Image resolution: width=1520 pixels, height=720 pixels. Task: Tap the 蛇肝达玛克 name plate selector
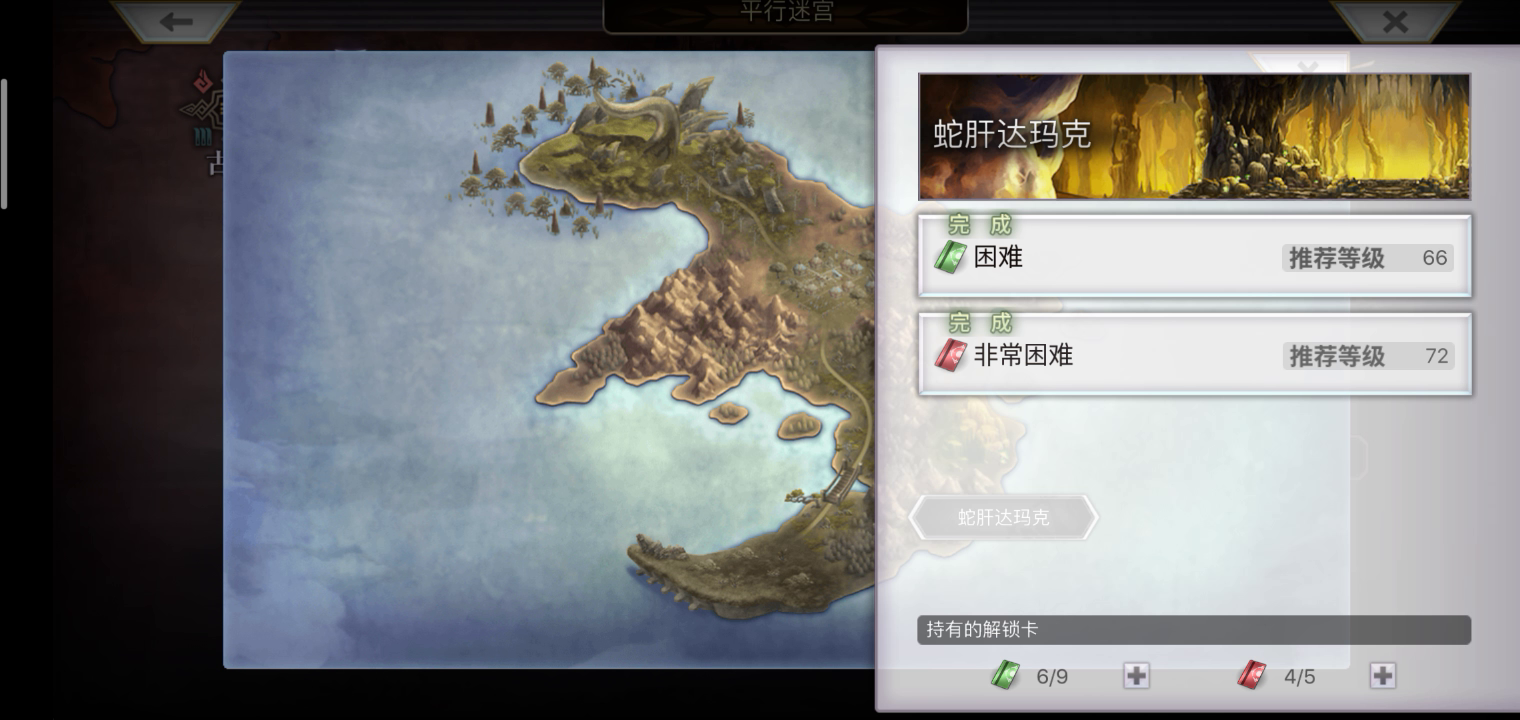(1003, 517)
